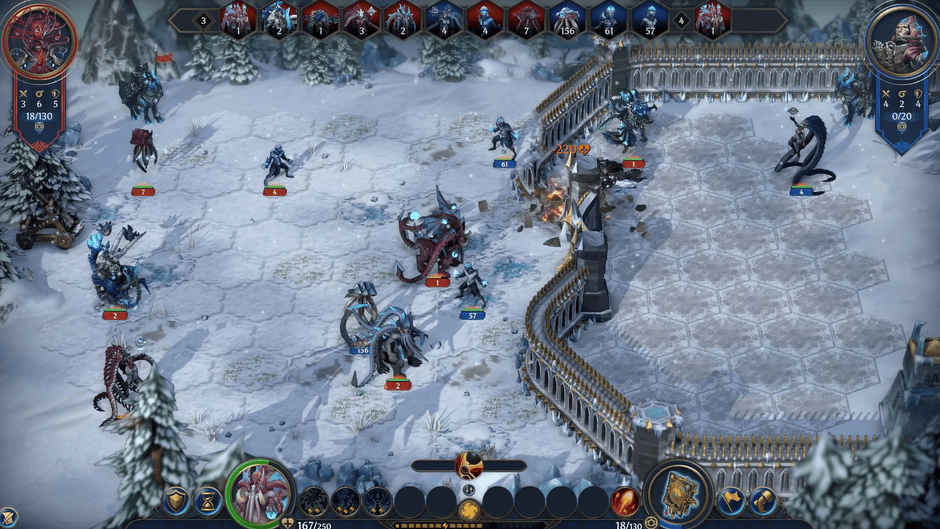Image resolution: width=940 pixels, height=529 pixels.
Task: Select the stack of 57 in the turn order
Action: [x=649, y=19]
